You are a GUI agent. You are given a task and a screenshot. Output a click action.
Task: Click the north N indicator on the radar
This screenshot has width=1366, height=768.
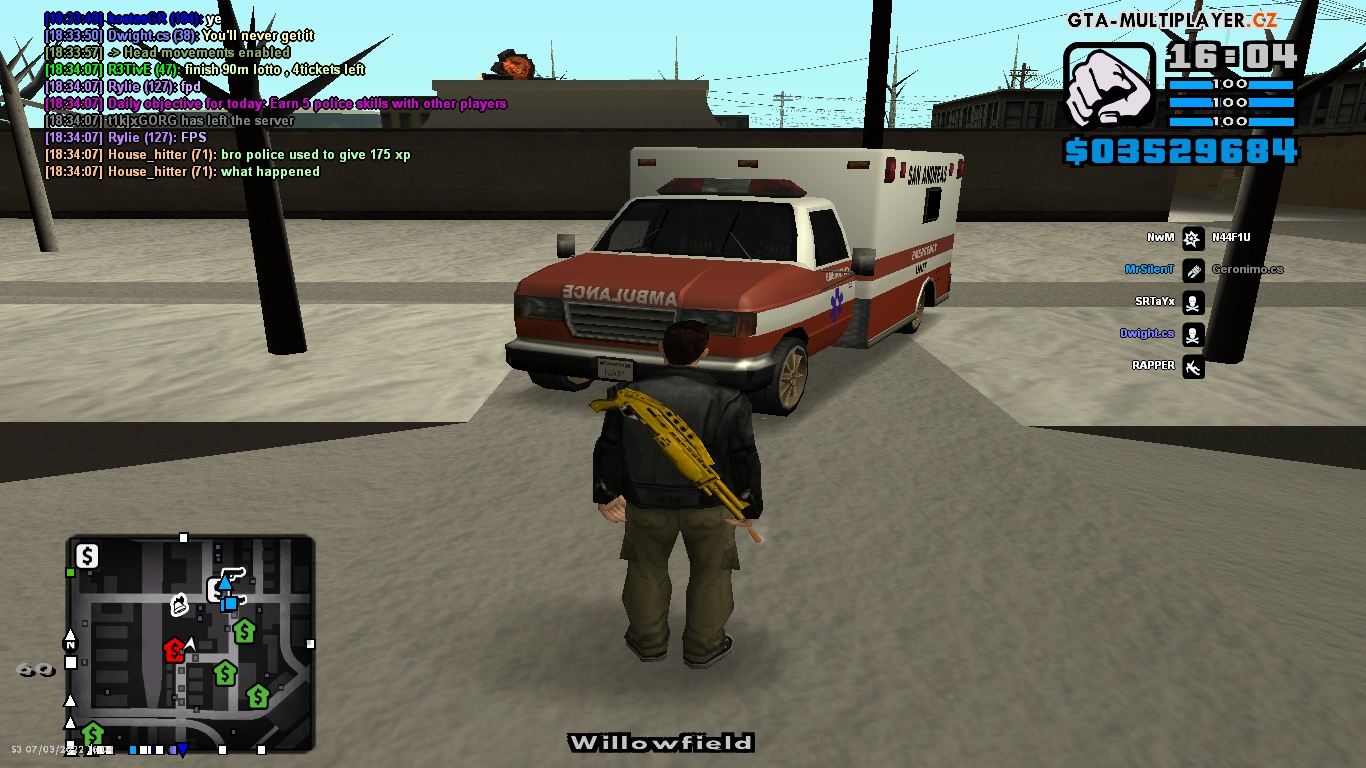(x=70, y=646)
